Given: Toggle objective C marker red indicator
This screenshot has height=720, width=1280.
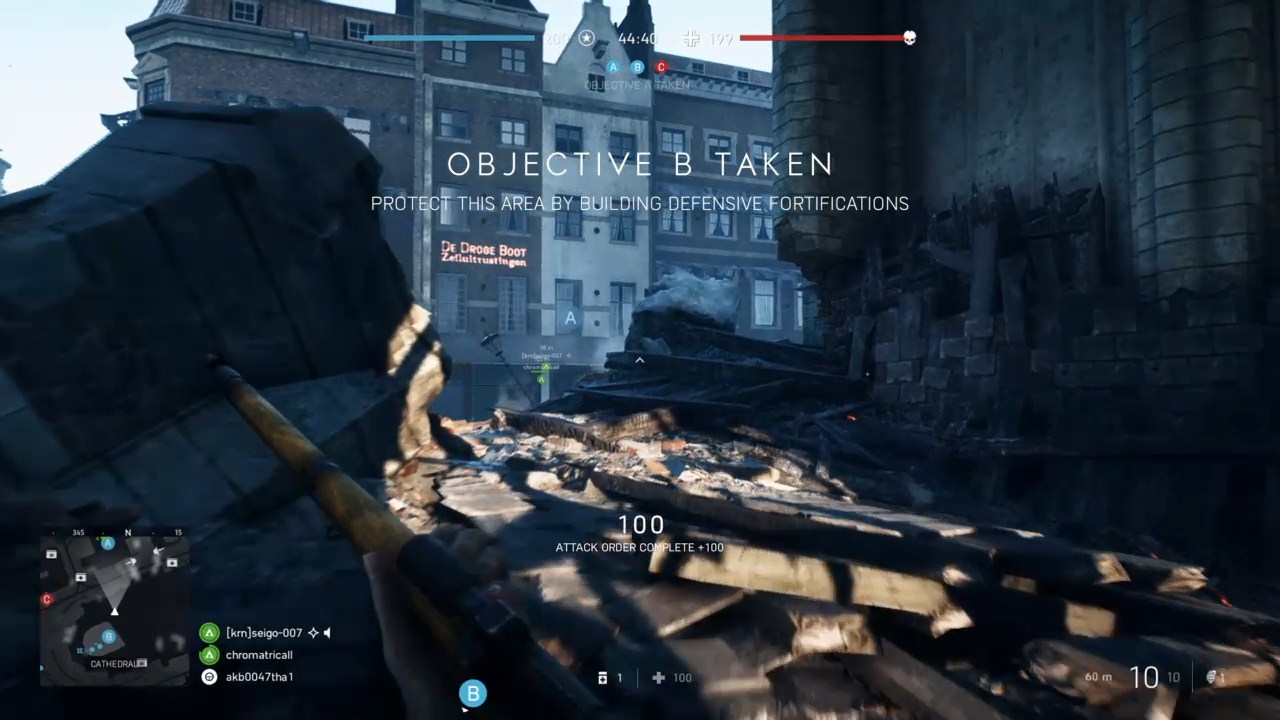Looking at the screenshot, I should click(x=662, y=67).
